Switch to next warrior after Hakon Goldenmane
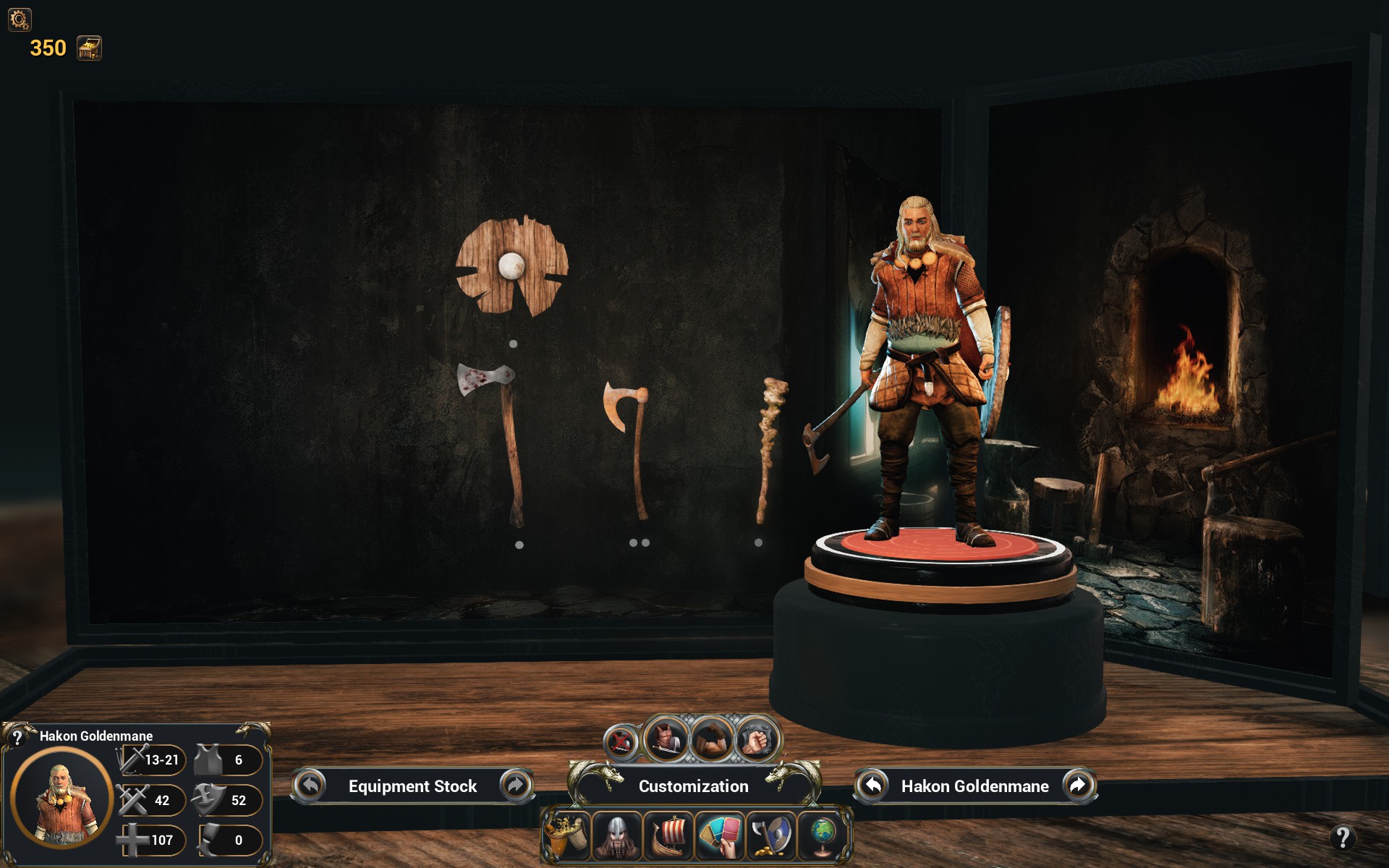 pos(1077,786)
